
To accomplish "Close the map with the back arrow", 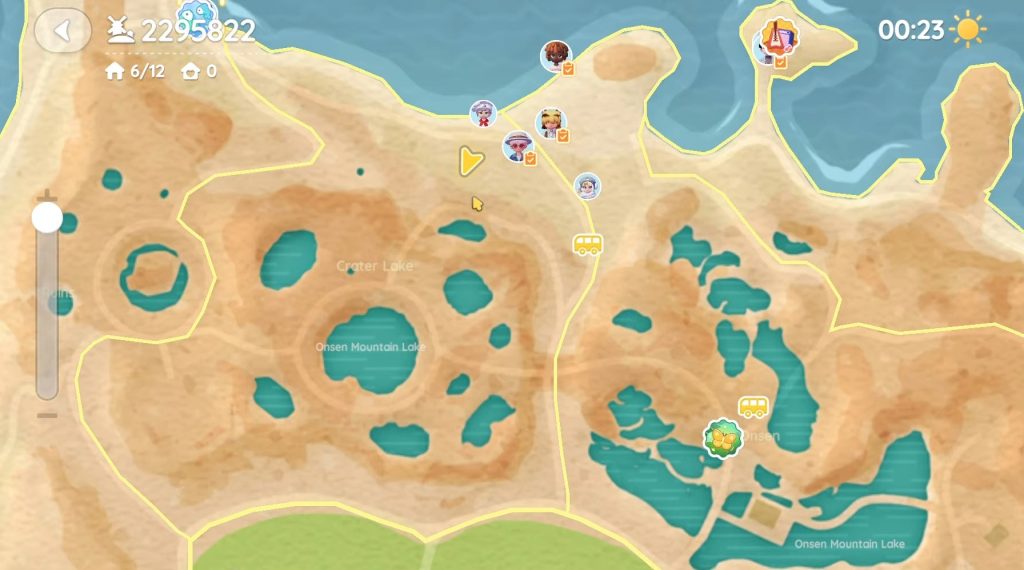I will [x=63, y=31].
